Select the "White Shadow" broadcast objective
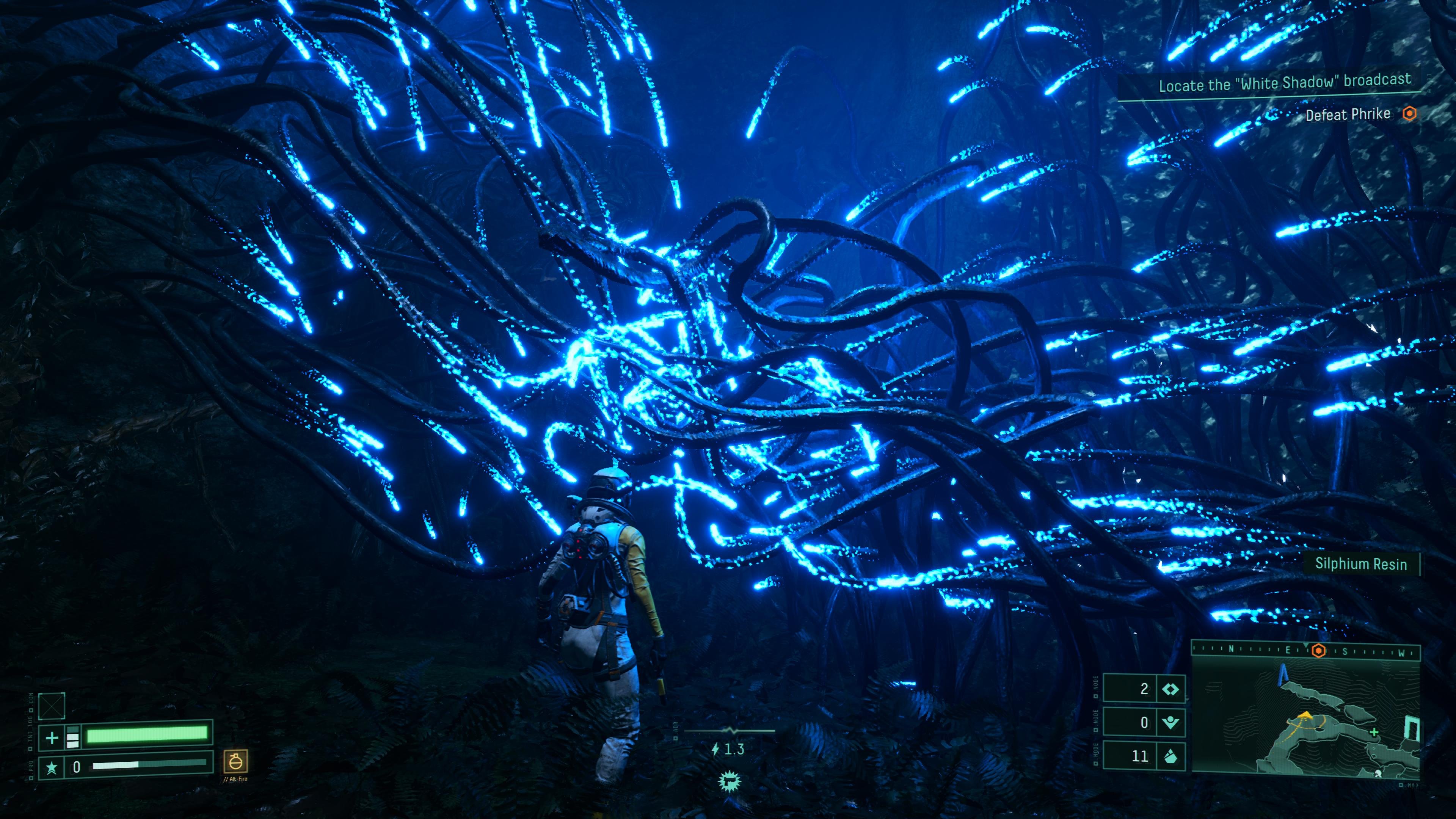This screenshot has width=1456, height=819. coord(1284,83)
